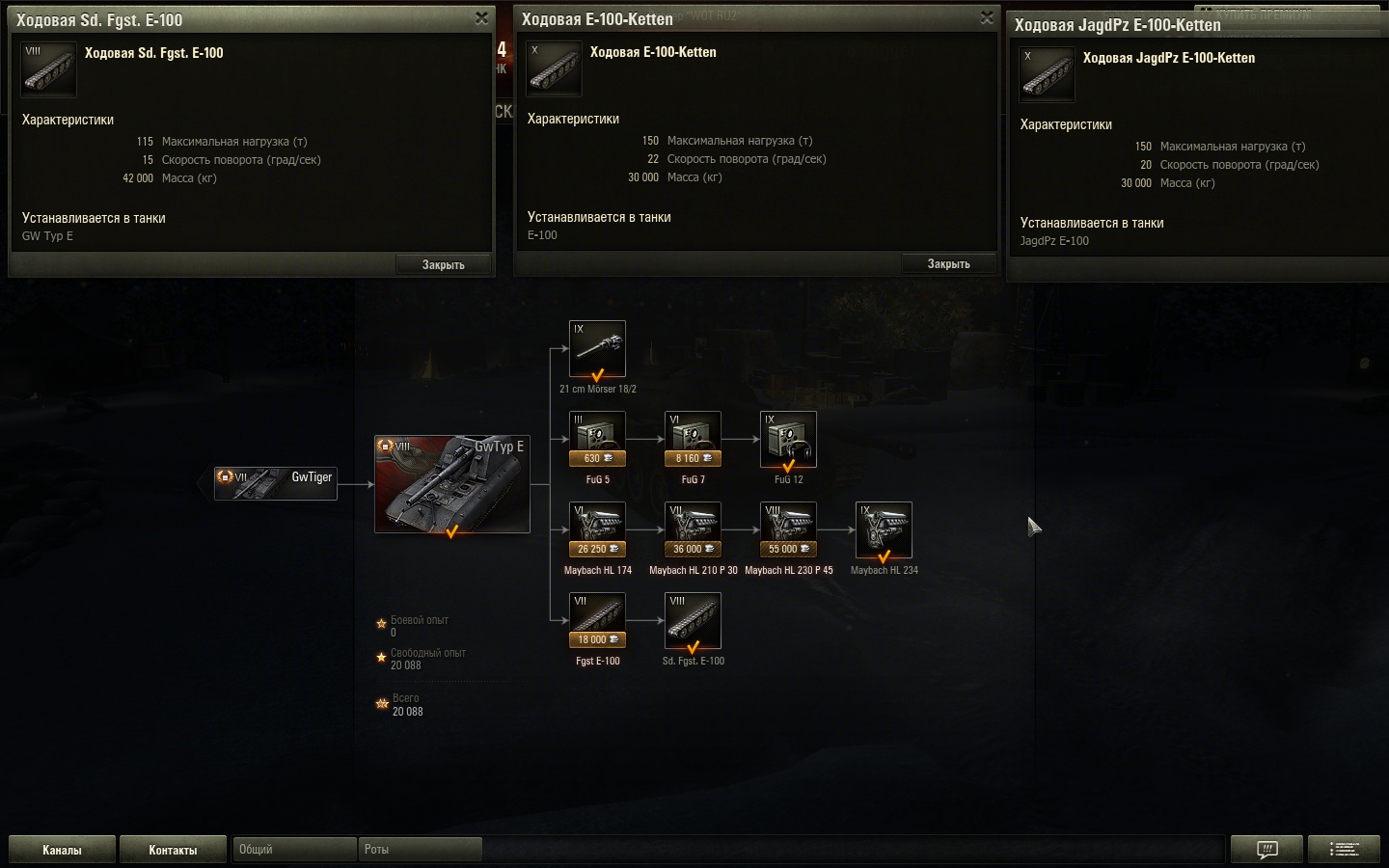
Task: Open the Контакты contacts list
Action: (173, 850)
